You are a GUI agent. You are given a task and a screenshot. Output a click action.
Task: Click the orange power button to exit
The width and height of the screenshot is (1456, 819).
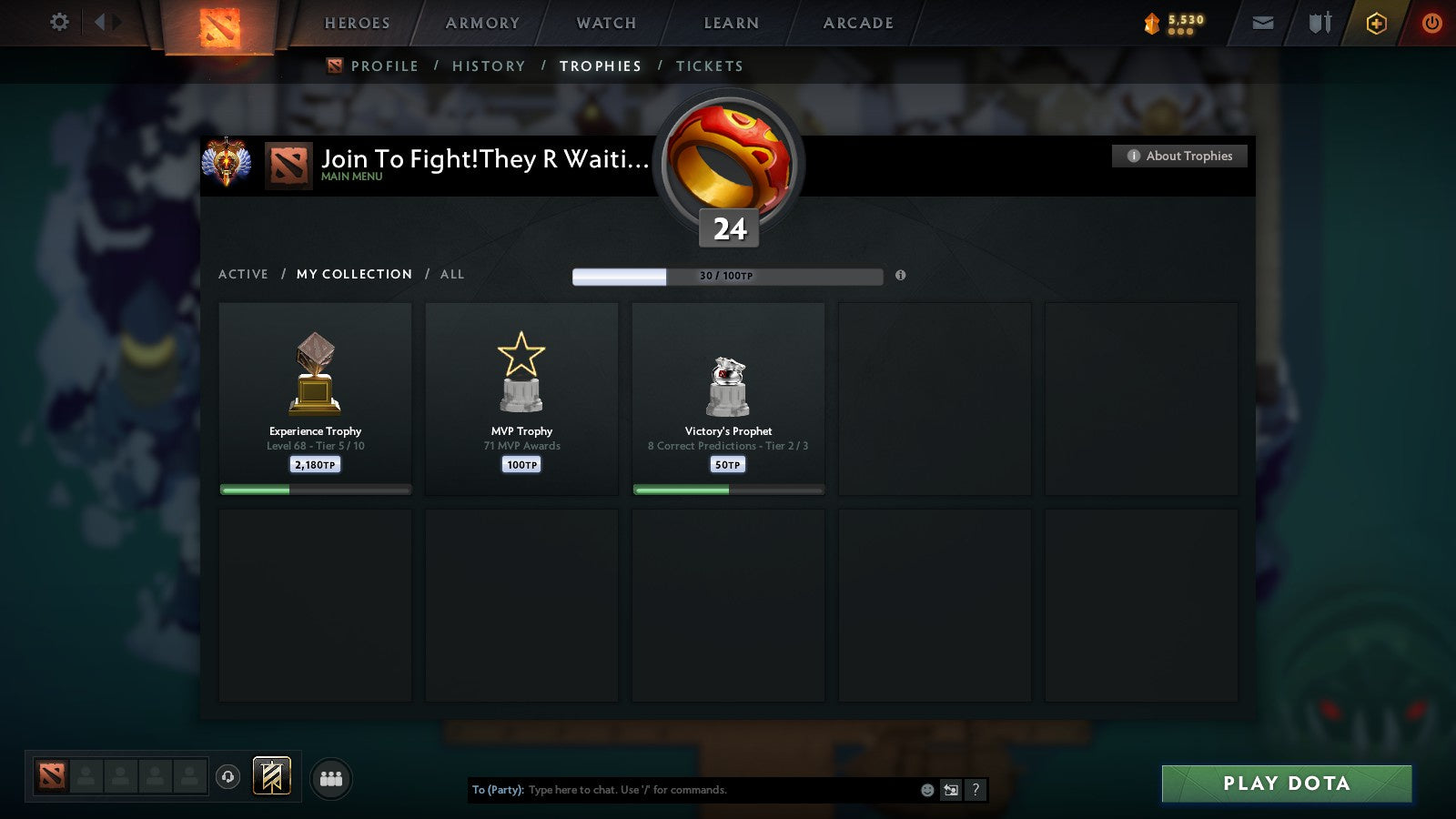click(1431, 24)
